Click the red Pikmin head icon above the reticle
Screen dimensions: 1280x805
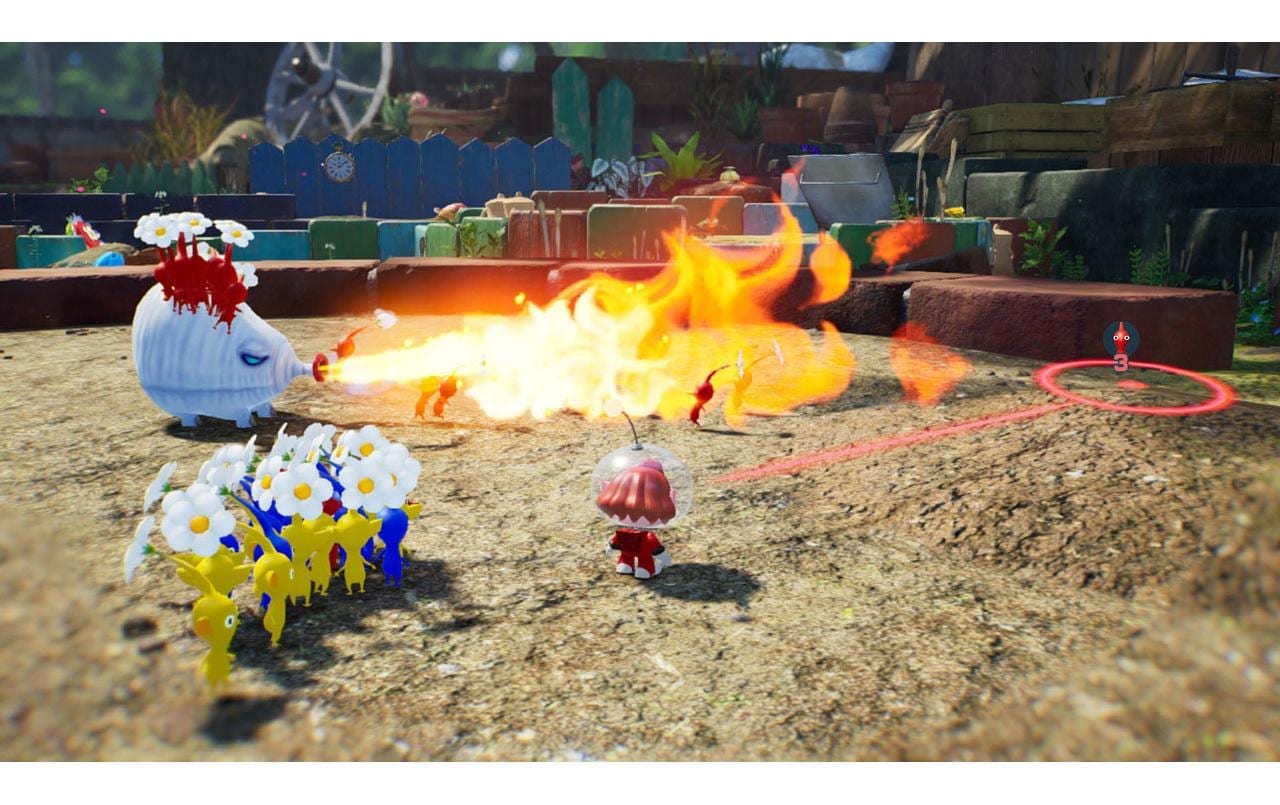pos(1120,337)
